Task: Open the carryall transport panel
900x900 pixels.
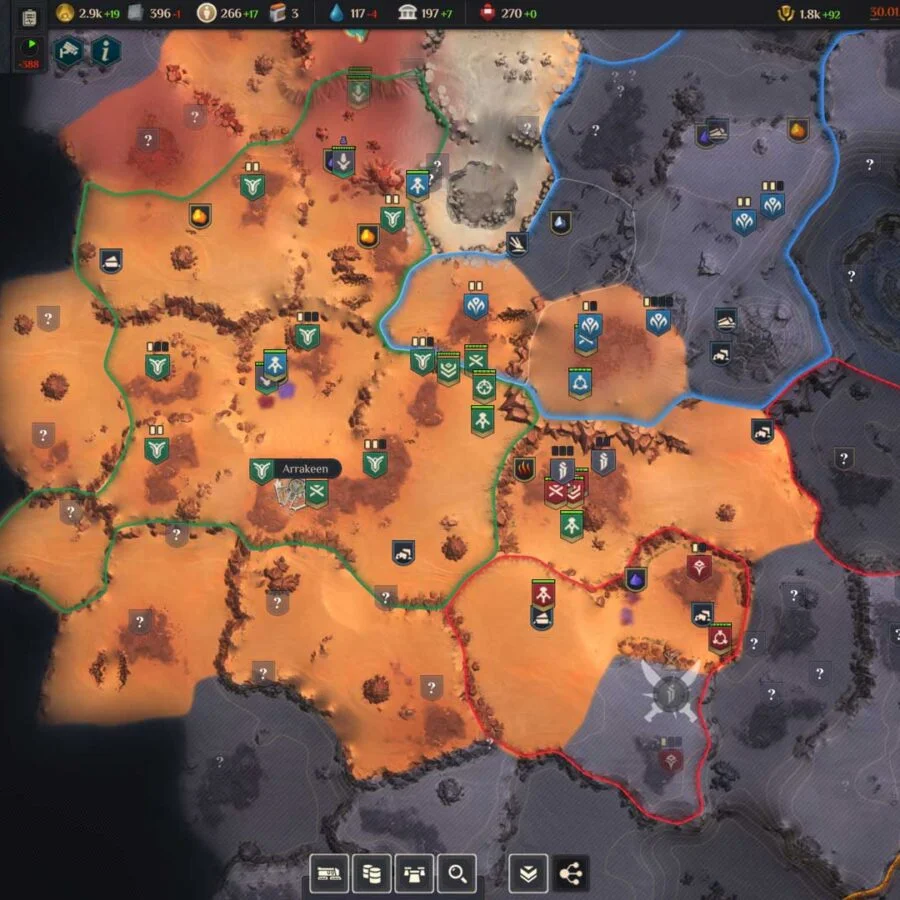Action: [x=414, y=874]
